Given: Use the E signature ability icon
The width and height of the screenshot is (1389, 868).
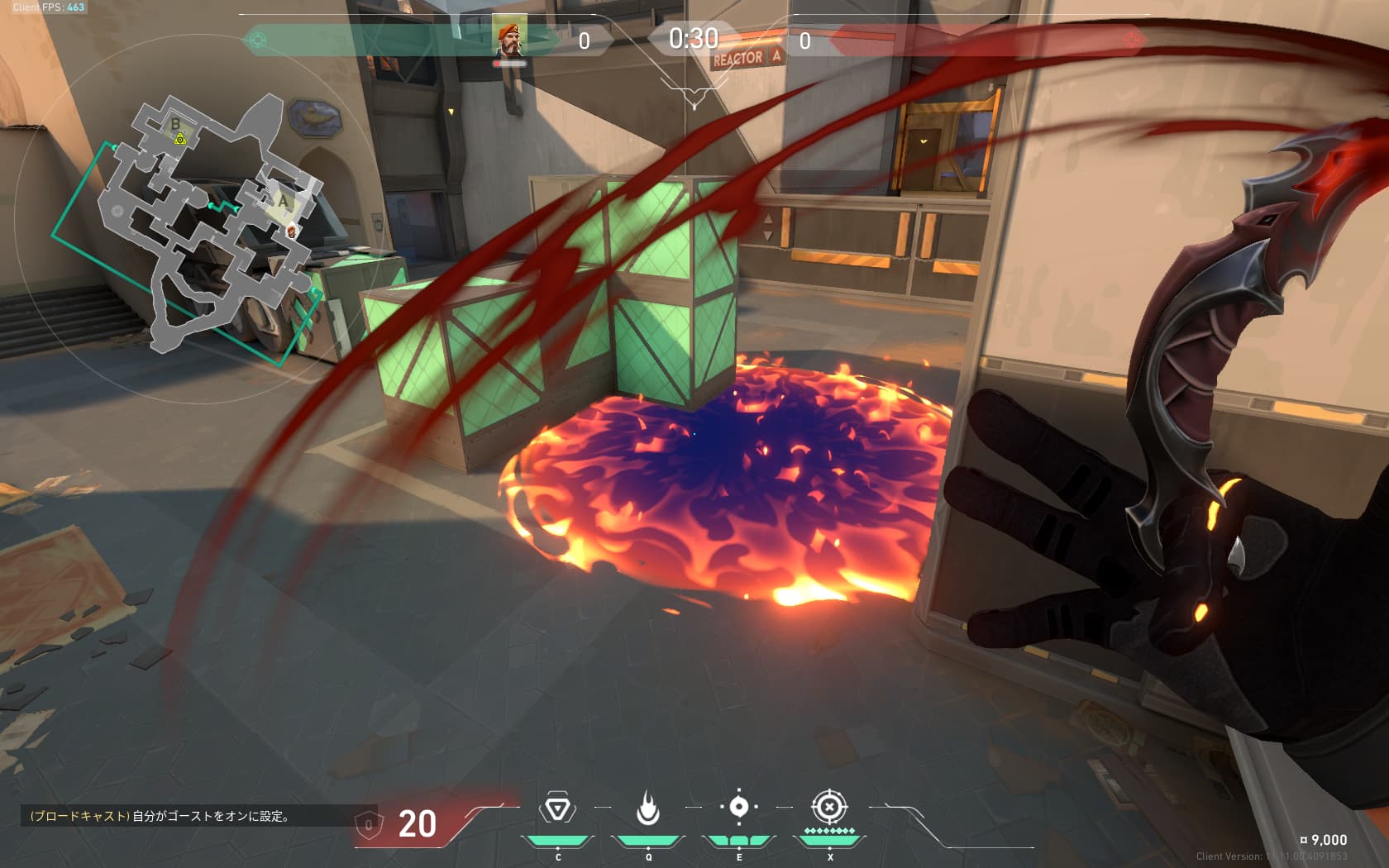Looking at the screenshot, I should pos(739,807).
